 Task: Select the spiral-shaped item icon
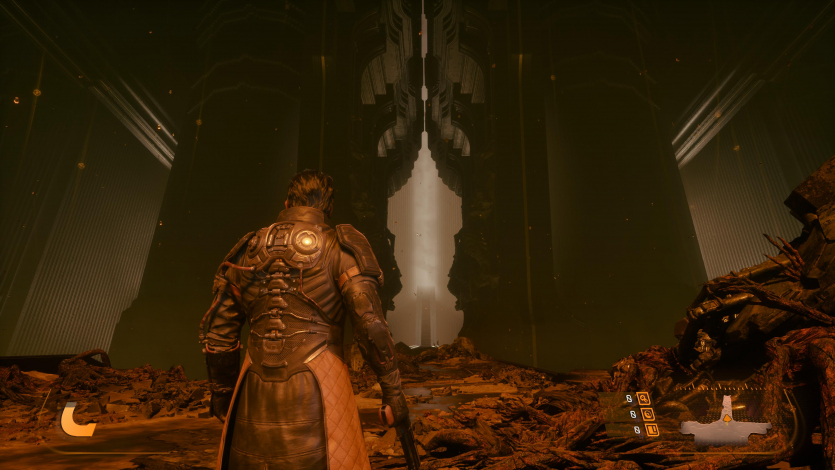tap(647, 413)
